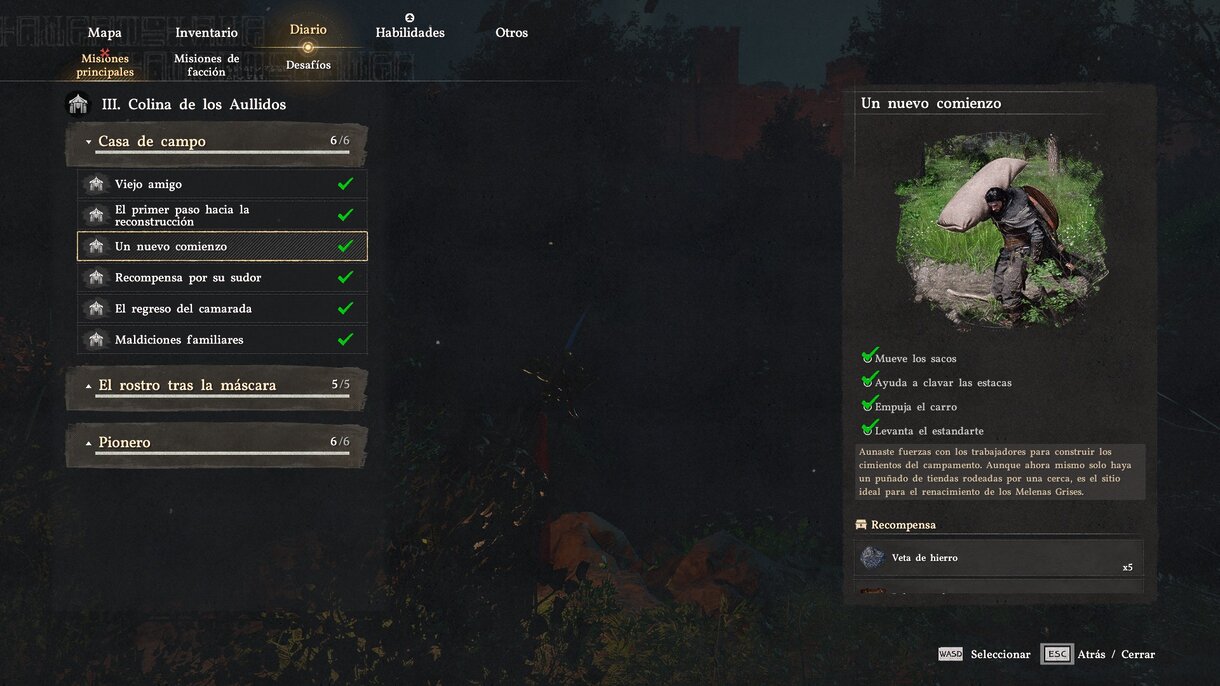Open the Mapa tab
This screenshot has height=686, width=1220.
pos(105,33)
